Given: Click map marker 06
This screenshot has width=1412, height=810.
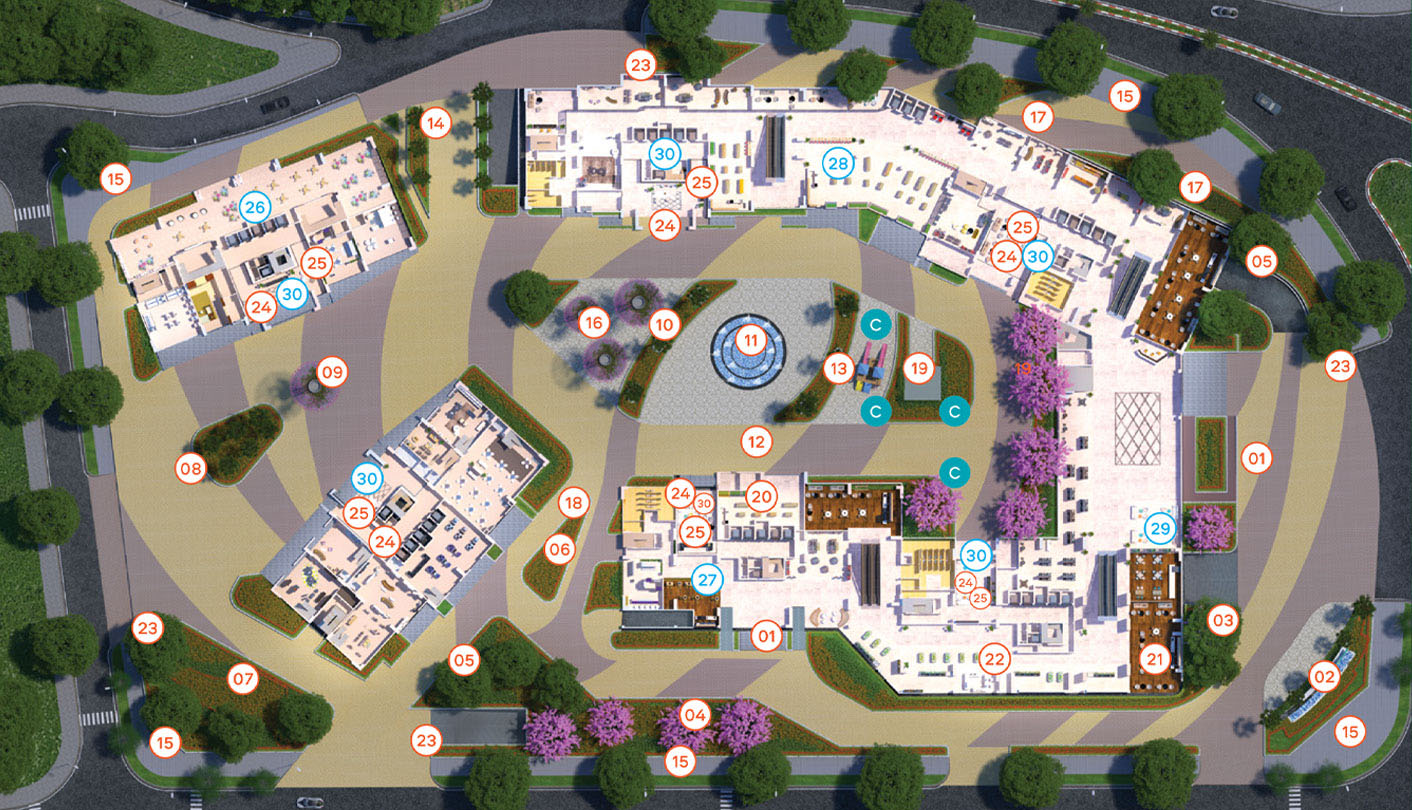Looking at the screenshot, I should point(559,548).
